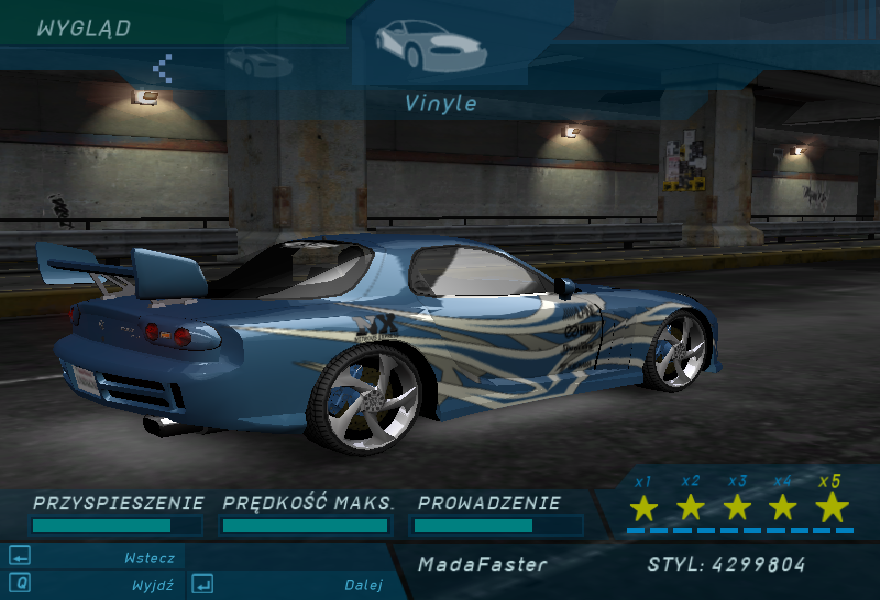
Task: Switch to the dimmed previous category car icon
Action: [x=259, y=63]
